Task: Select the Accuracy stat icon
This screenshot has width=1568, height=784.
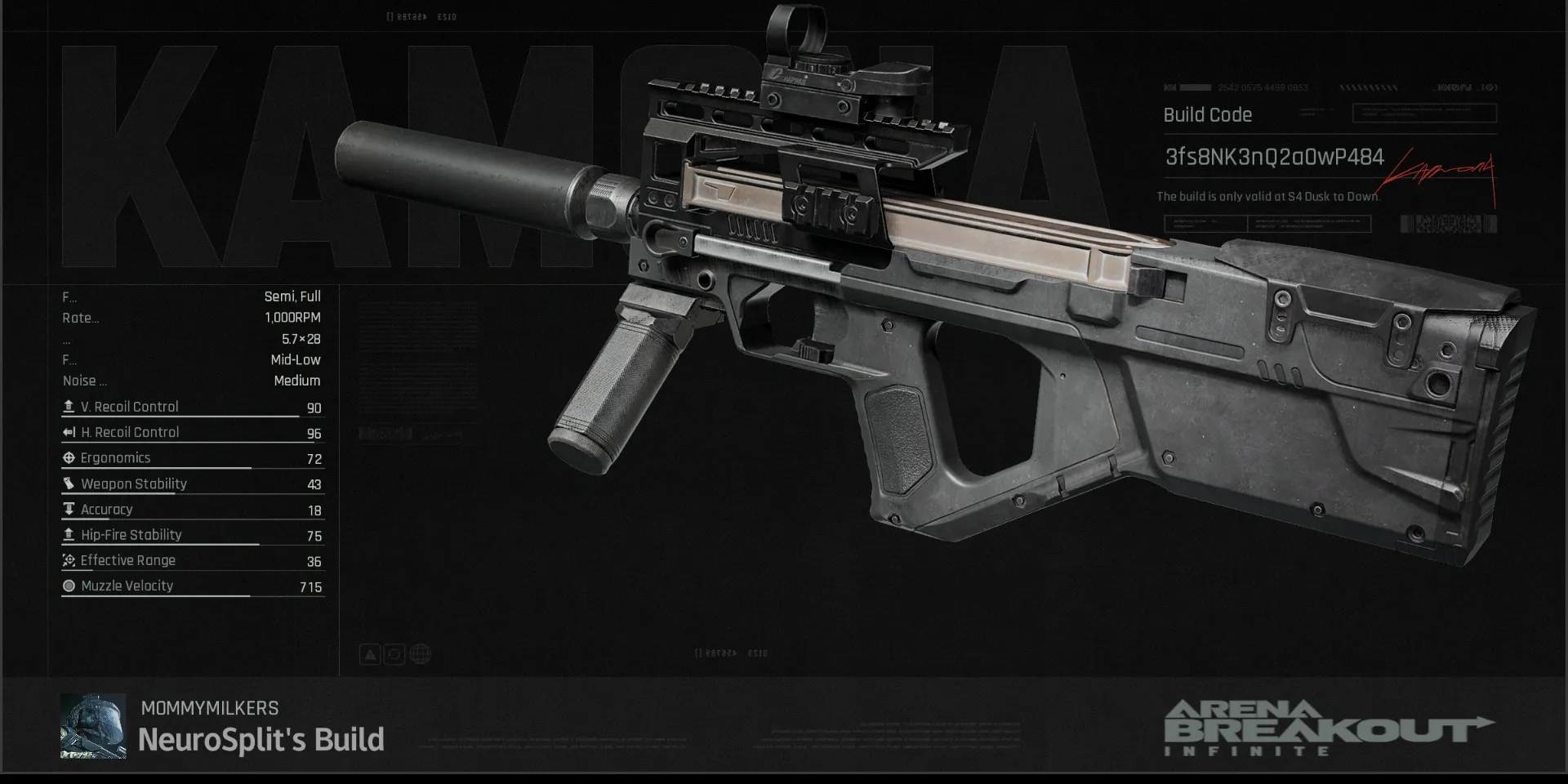Action: (x=69, y=509)
